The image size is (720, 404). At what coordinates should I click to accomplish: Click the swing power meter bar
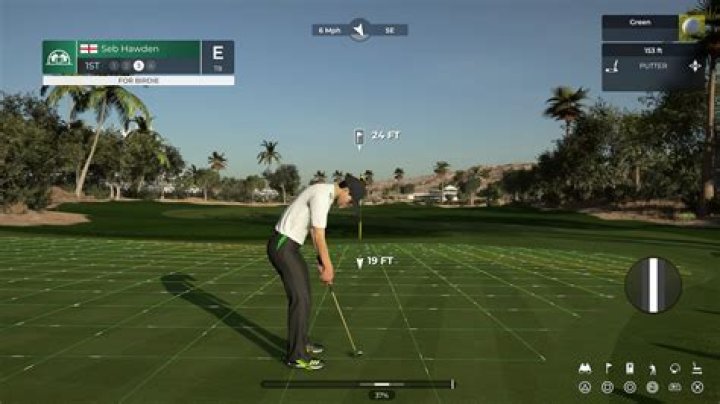coord(357,383)
